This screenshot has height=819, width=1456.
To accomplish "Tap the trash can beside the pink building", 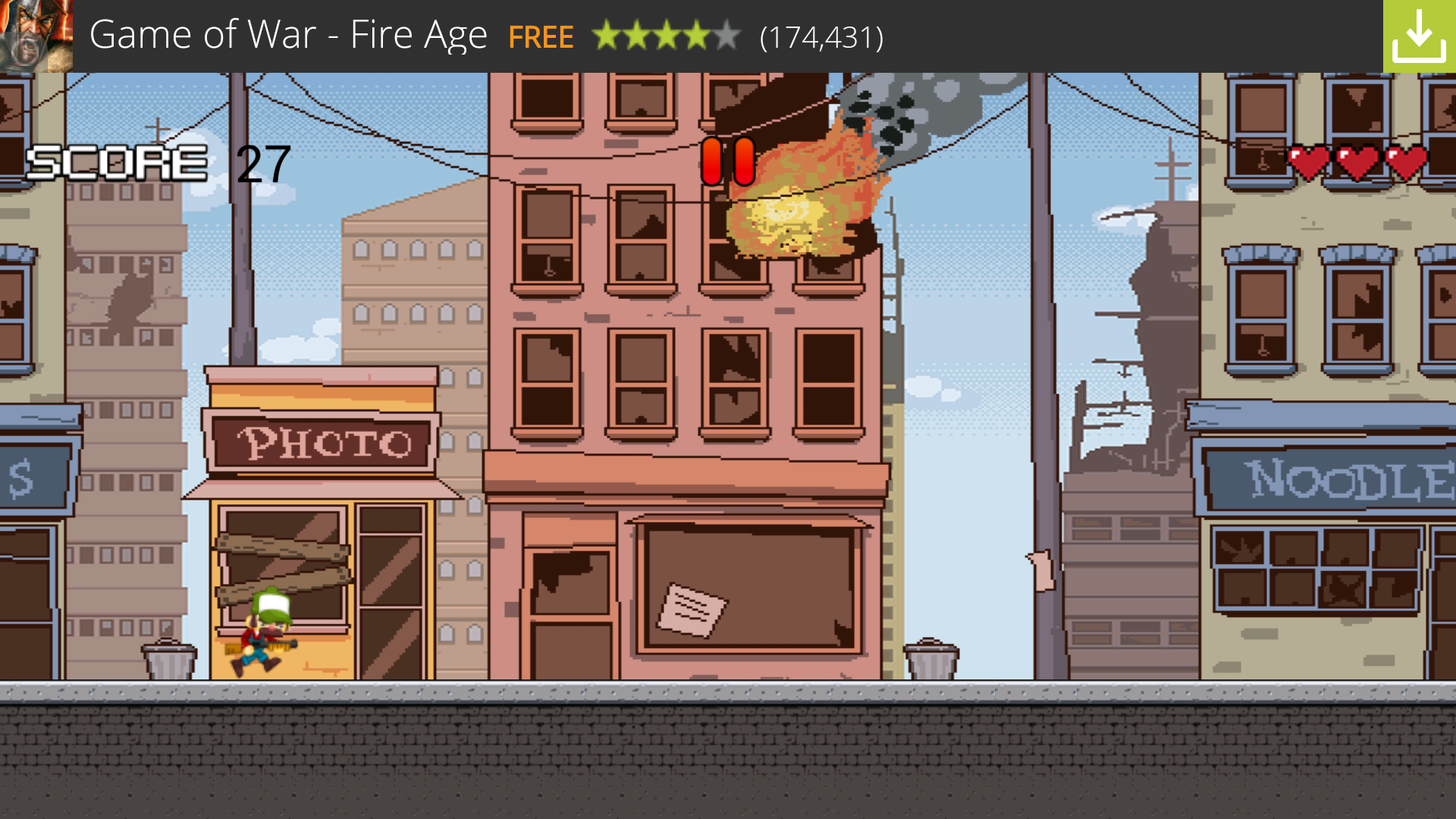I will [x=930, y=660].
